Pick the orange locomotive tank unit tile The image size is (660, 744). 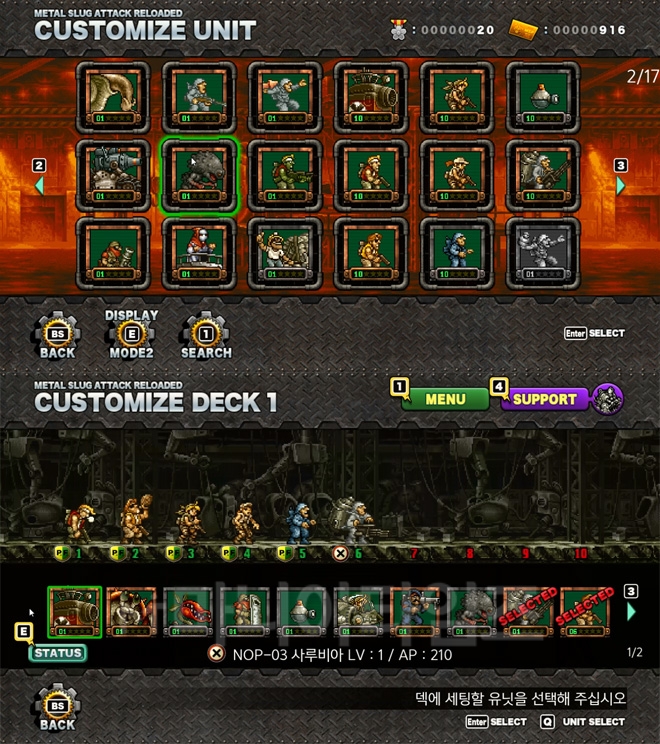[x=371, y=98]
